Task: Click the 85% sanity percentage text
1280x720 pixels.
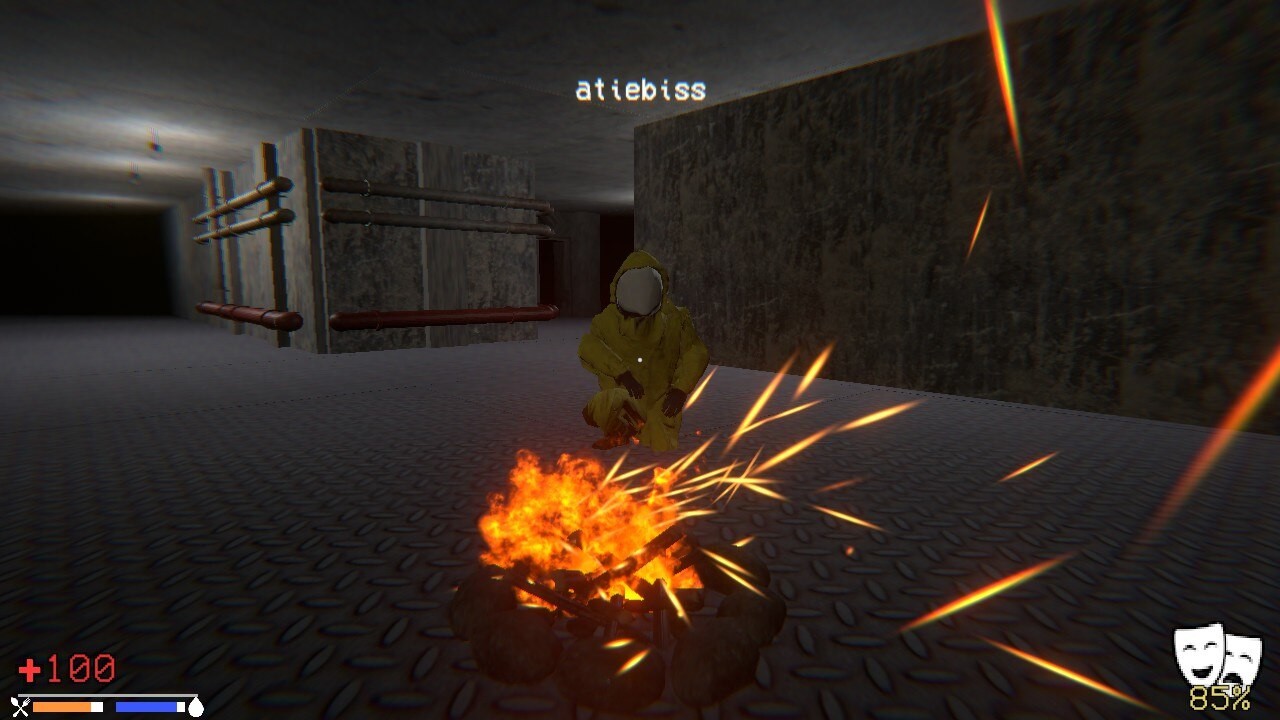Action: pos(1219,696)
